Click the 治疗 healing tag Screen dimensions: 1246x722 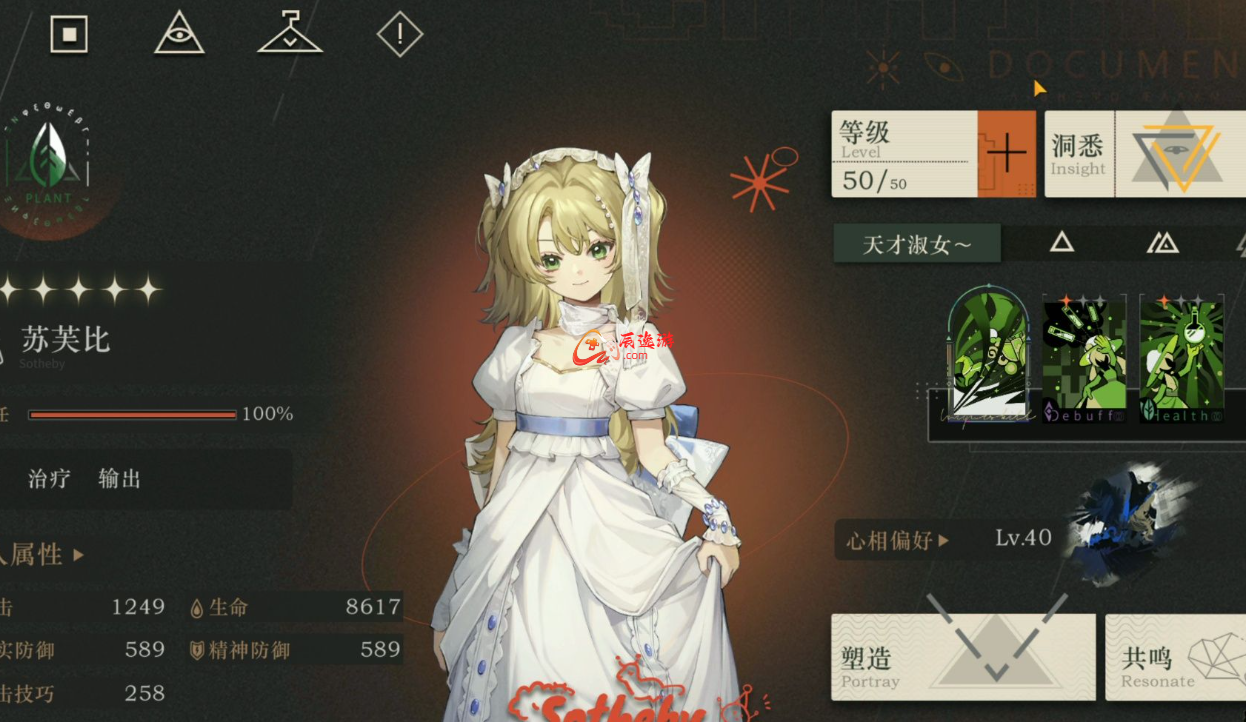pyautogui.click(x=49, y=479)
